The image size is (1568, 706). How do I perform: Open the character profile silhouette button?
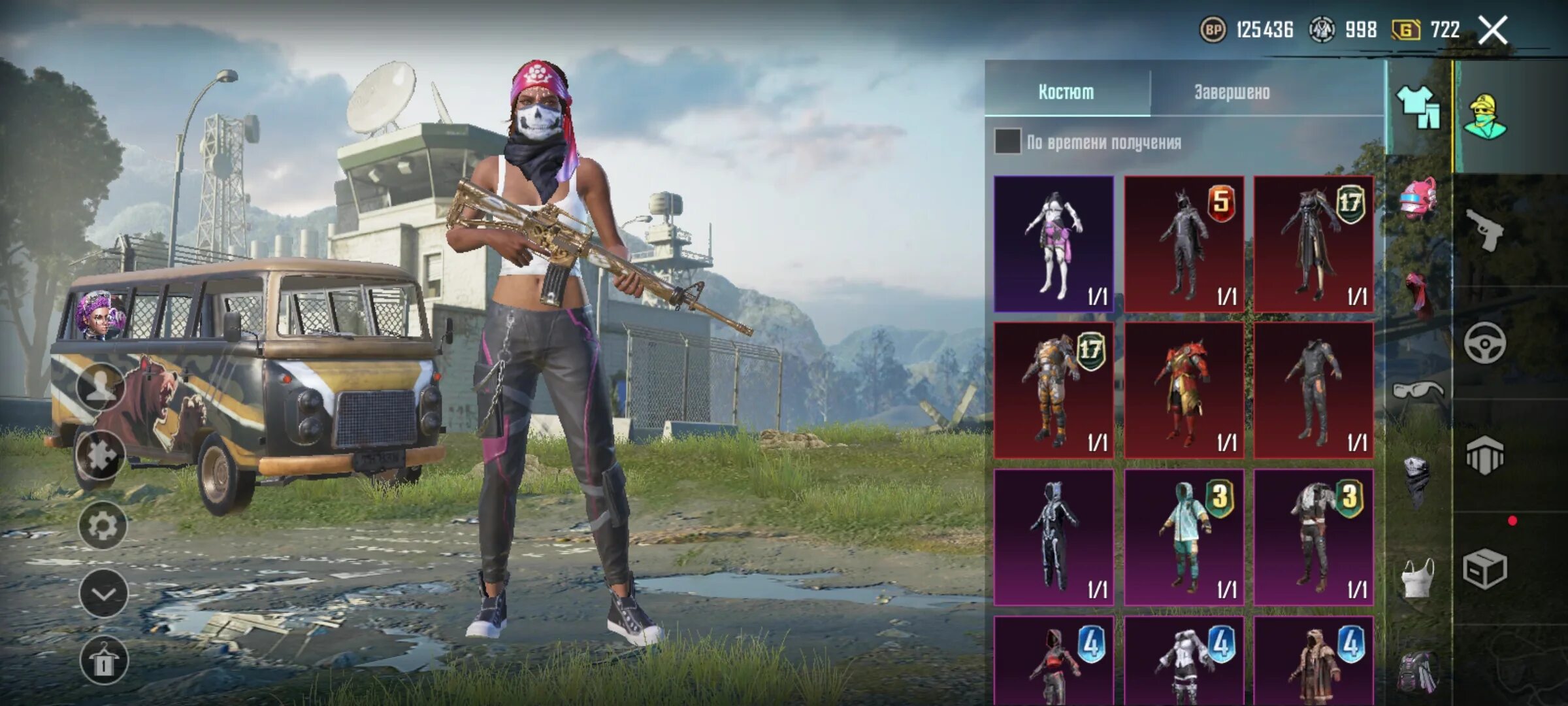[x=101, y=387]
